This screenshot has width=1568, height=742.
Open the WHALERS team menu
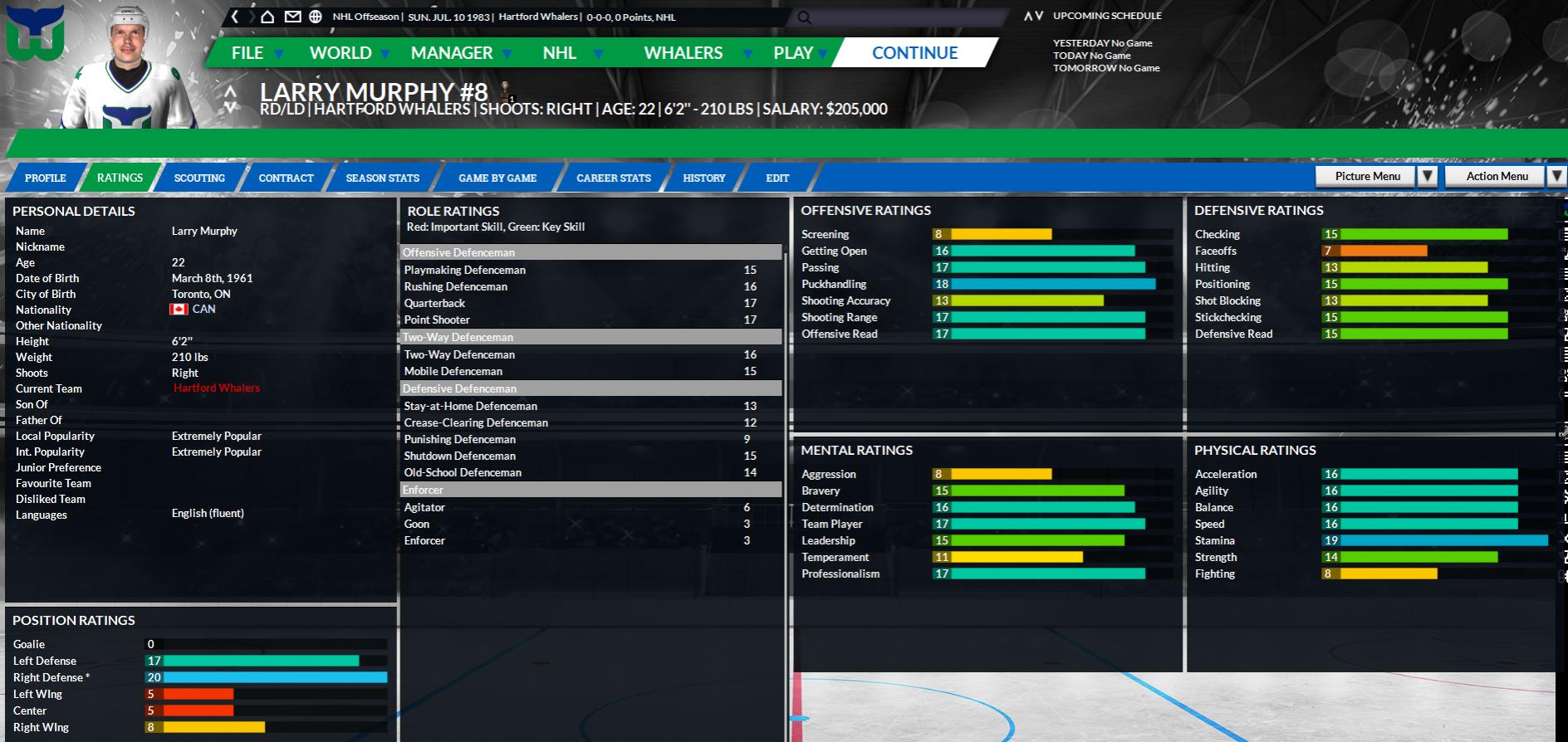(x=684, y=53)
